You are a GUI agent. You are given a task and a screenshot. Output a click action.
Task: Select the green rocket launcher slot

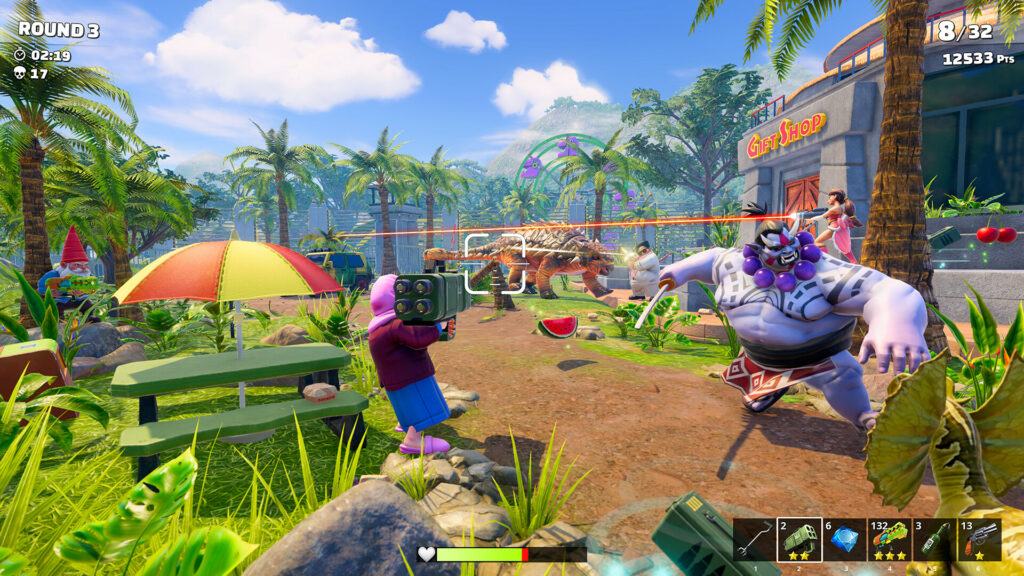pyautogui.click(x=800, y=539)
